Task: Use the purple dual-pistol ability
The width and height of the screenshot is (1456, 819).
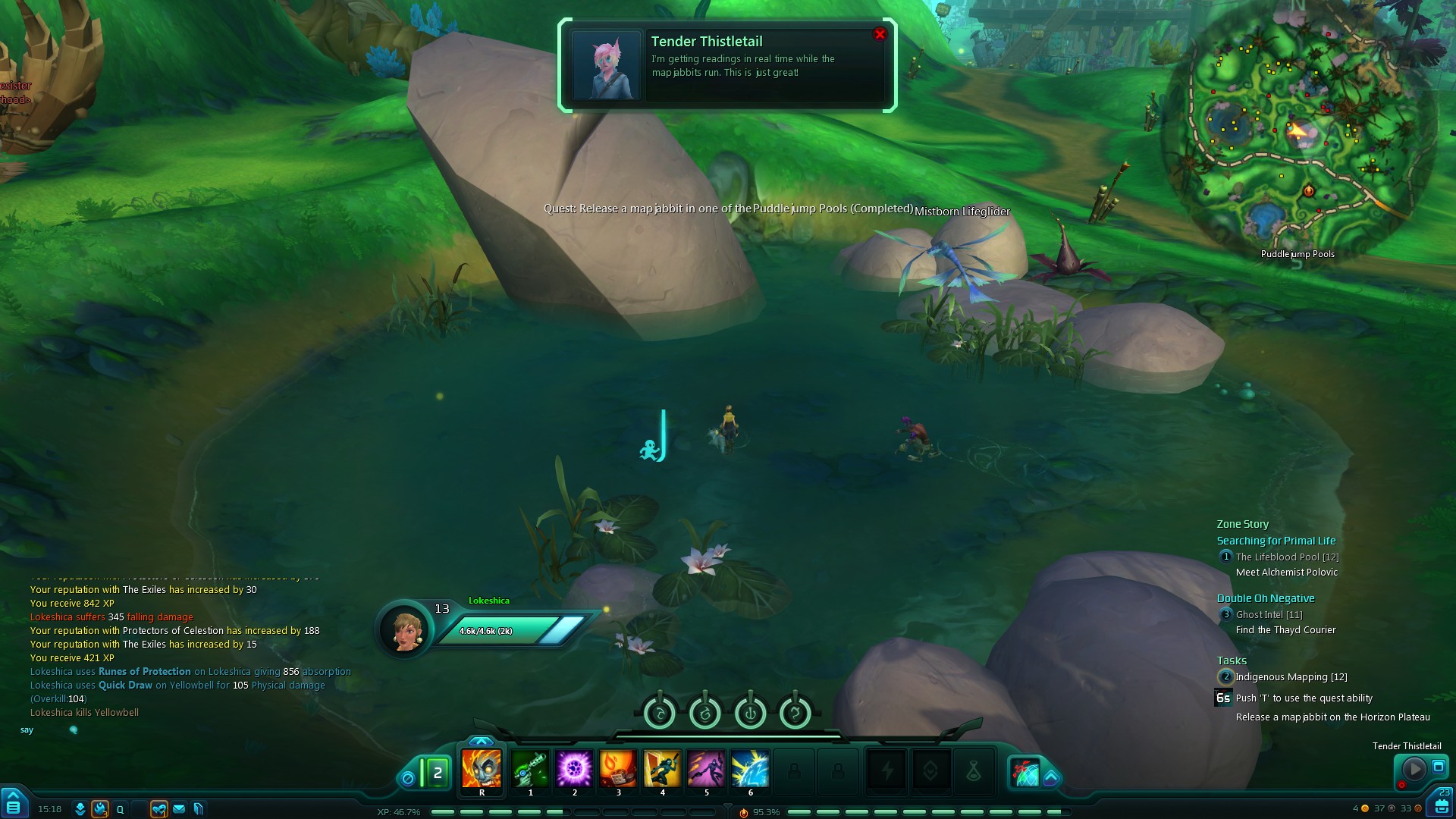Action: click(x=706, y=769)
